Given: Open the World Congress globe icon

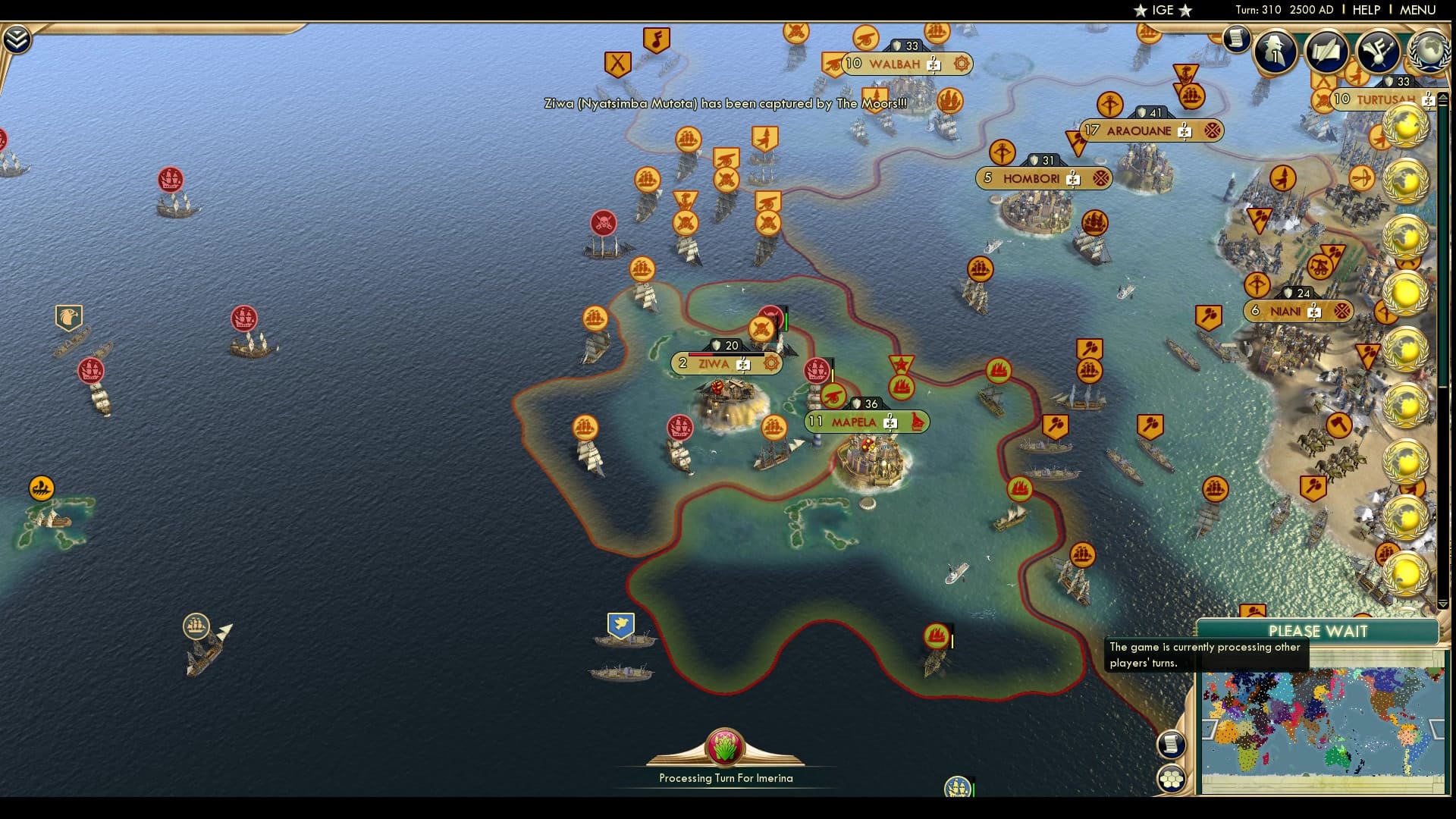Looking at the screenshot, I should coord(1432,51).
